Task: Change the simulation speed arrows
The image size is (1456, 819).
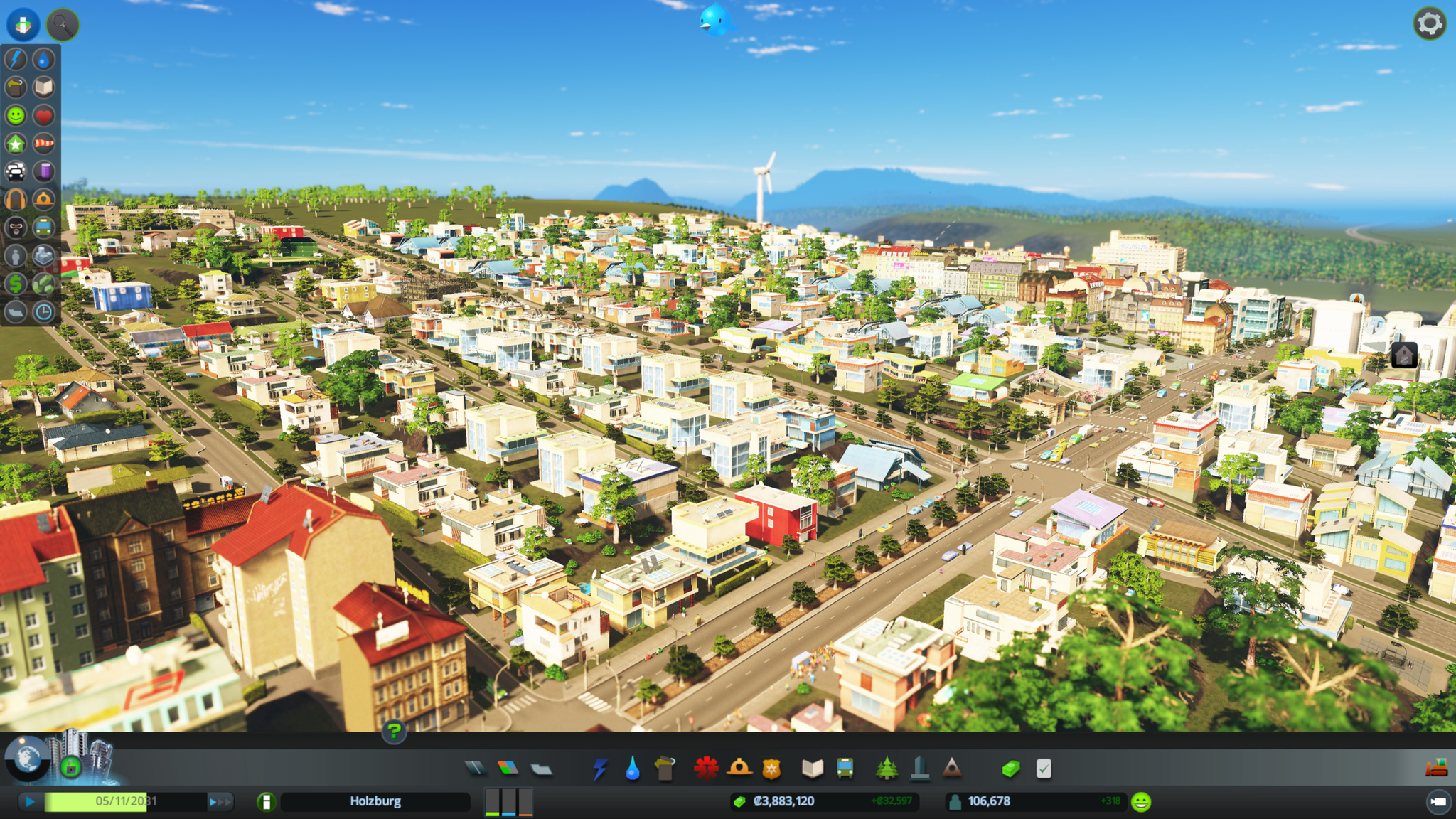Action: (x=220, y=802)
